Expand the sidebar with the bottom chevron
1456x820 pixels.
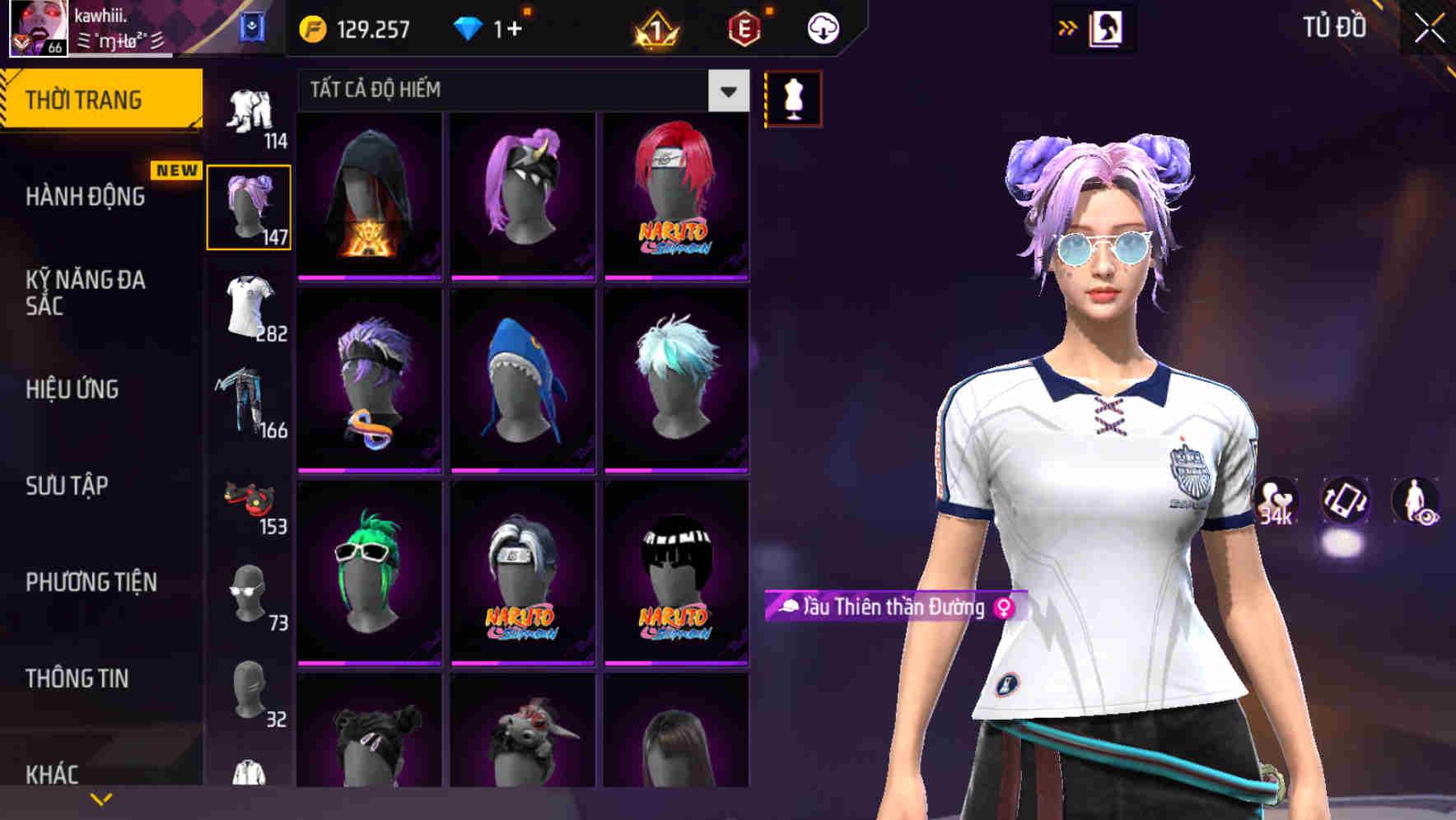click(101, 798)
